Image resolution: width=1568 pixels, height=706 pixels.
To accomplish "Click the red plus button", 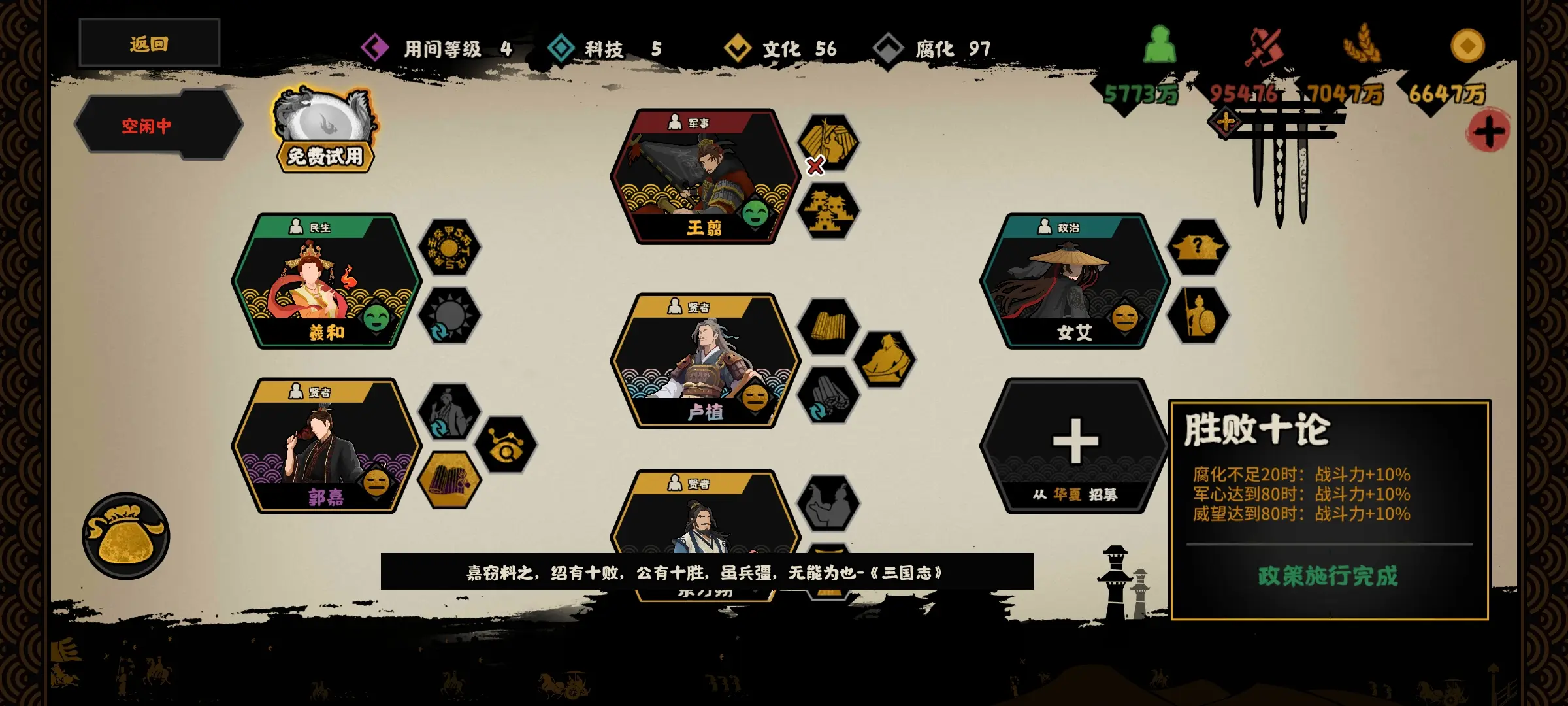I will 1488,131.
